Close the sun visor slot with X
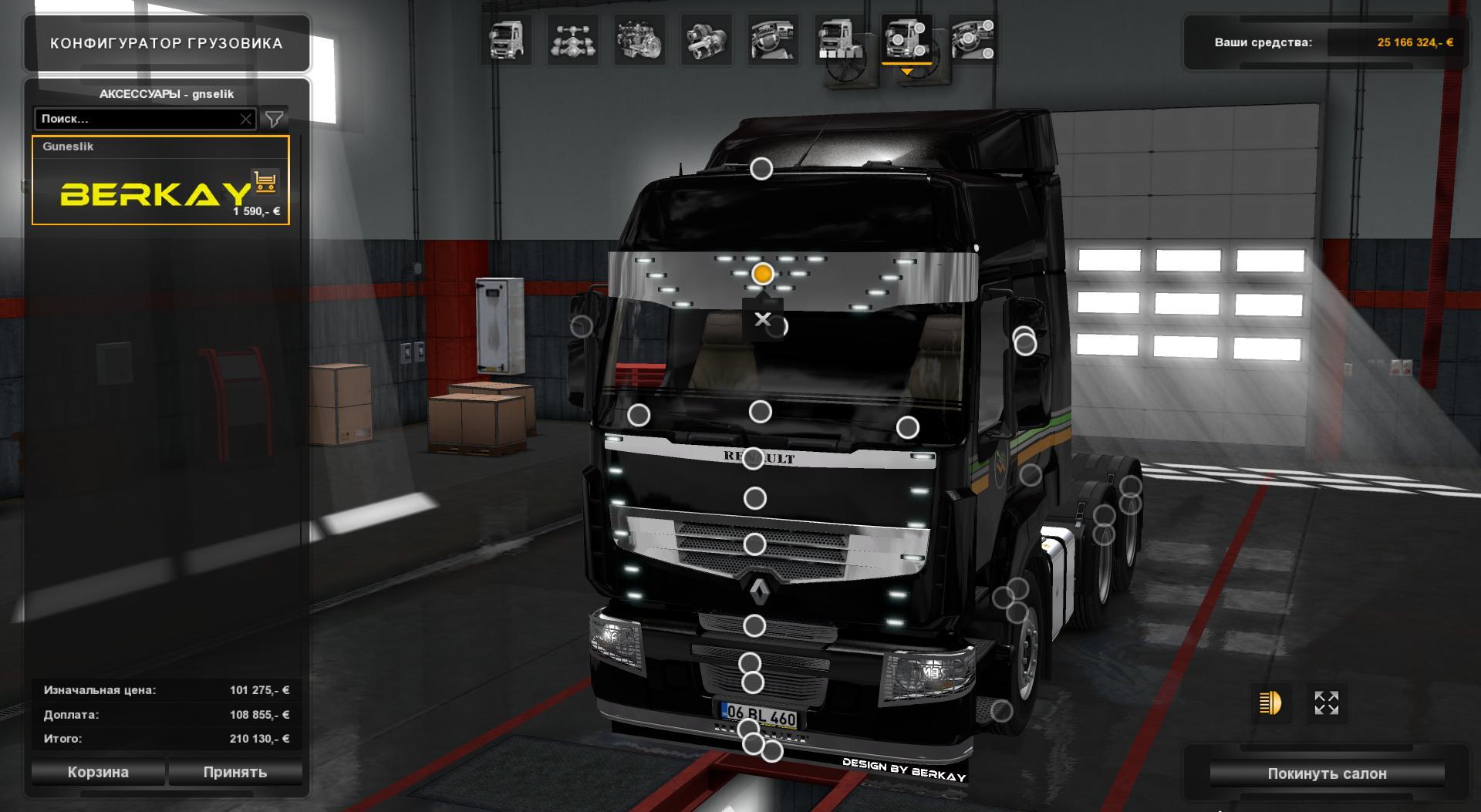Screen dimensions: 1481x812 click(762, 319)
